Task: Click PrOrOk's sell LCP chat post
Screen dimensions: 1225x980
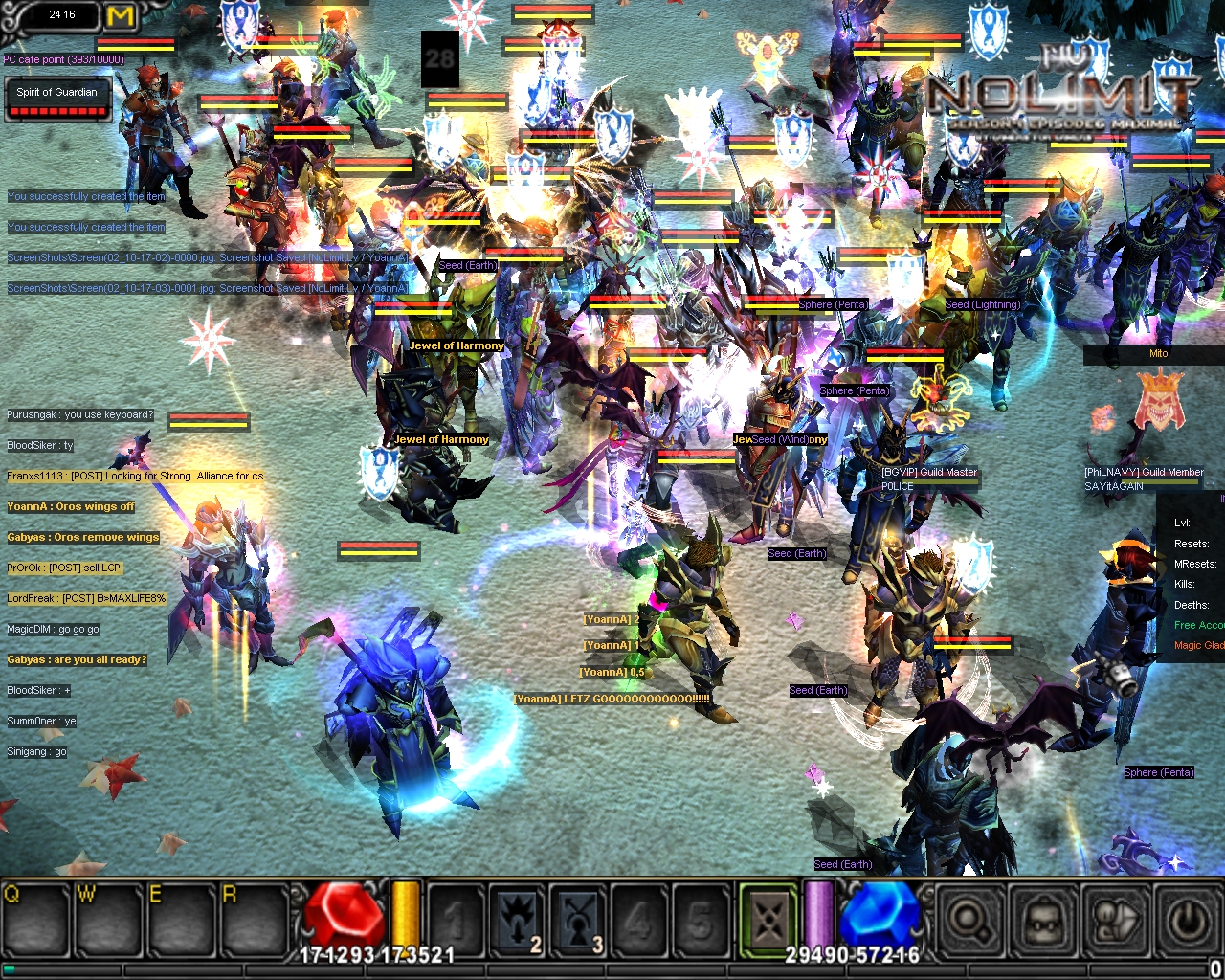Action: 64,568
